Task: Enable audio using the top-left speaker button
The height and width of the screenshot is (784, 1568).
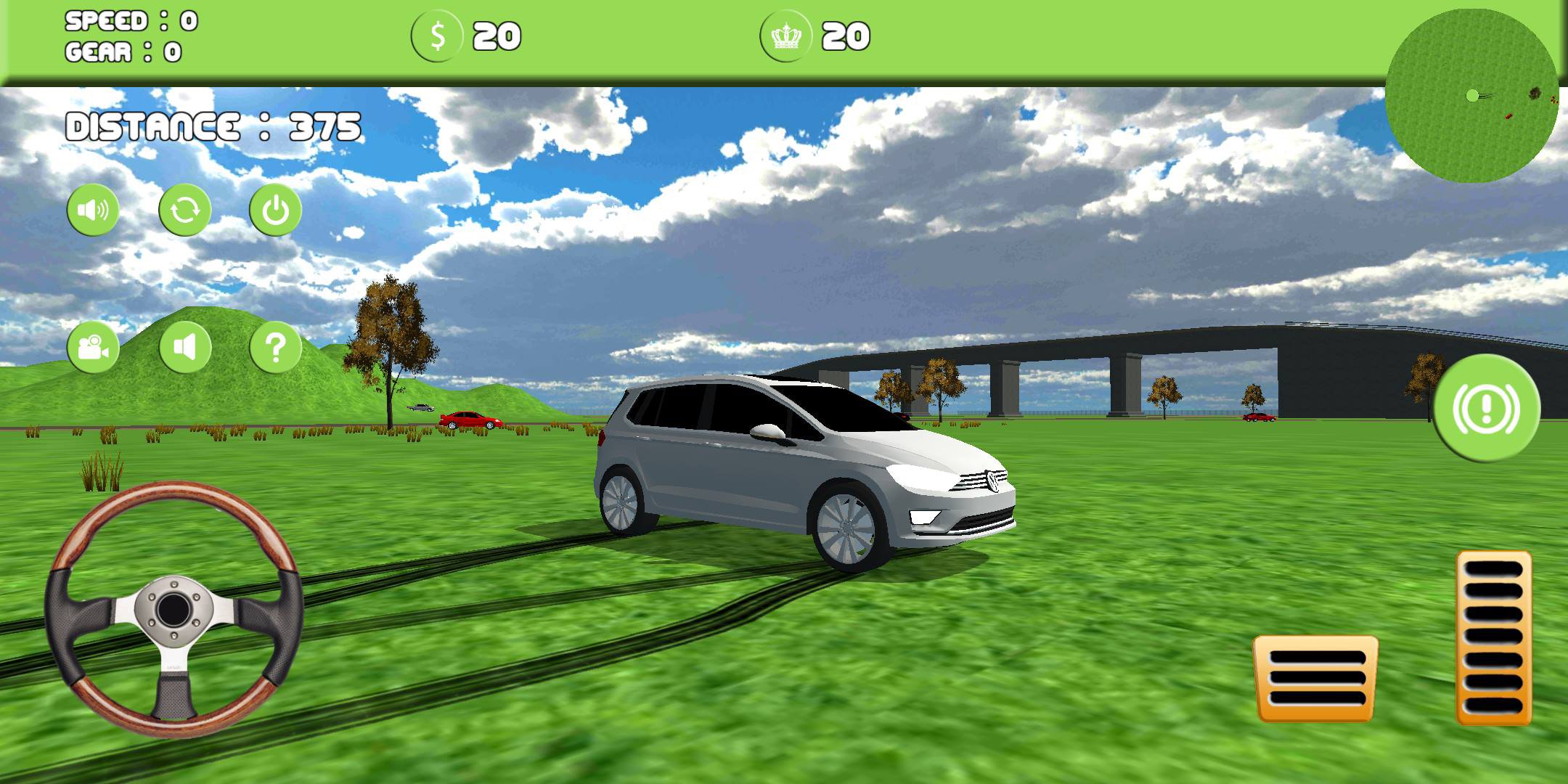Action: click(x=92, y=211)
